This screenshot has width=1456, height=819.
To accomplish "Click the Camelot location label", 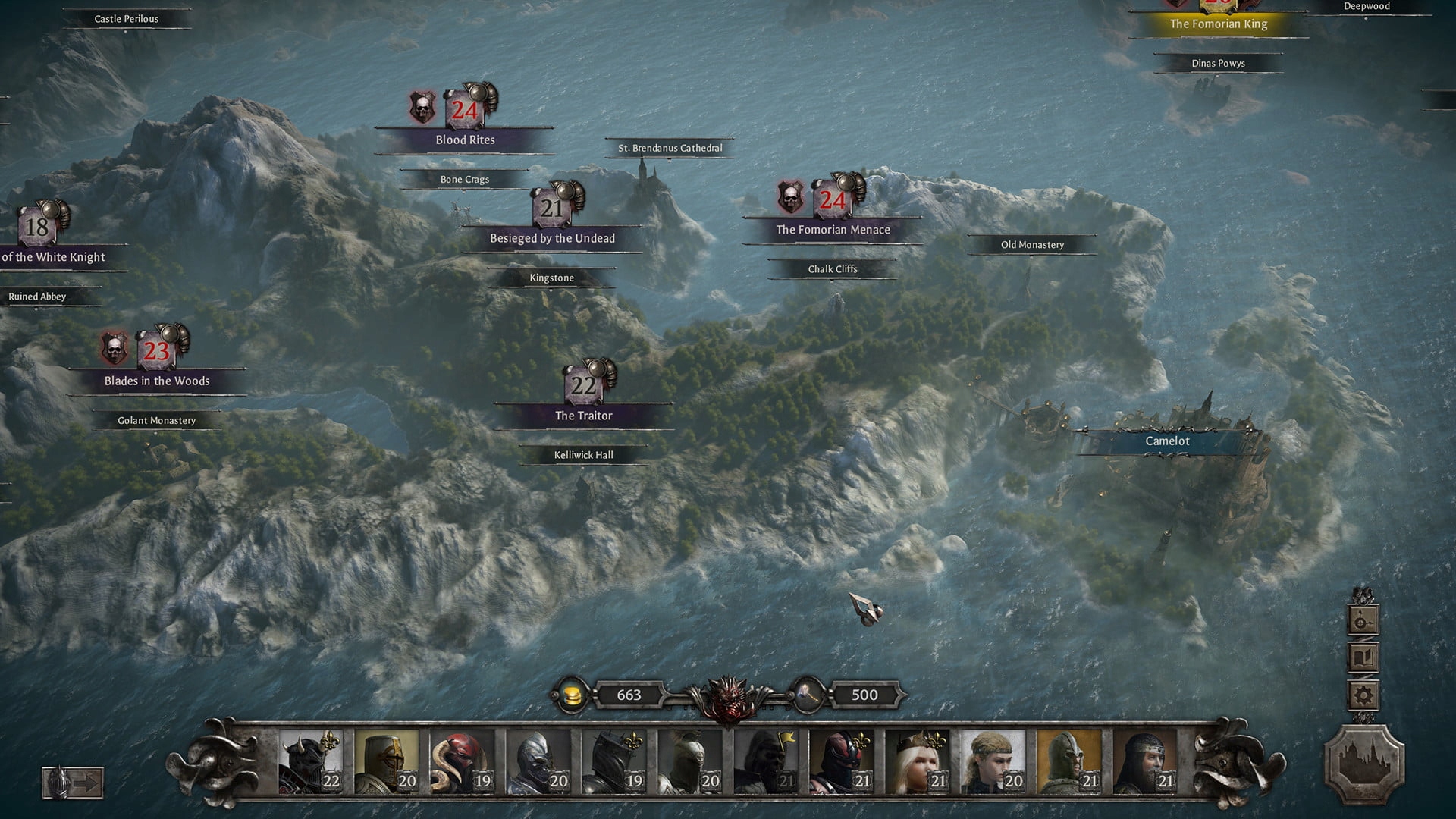I will click(1167, 441).
